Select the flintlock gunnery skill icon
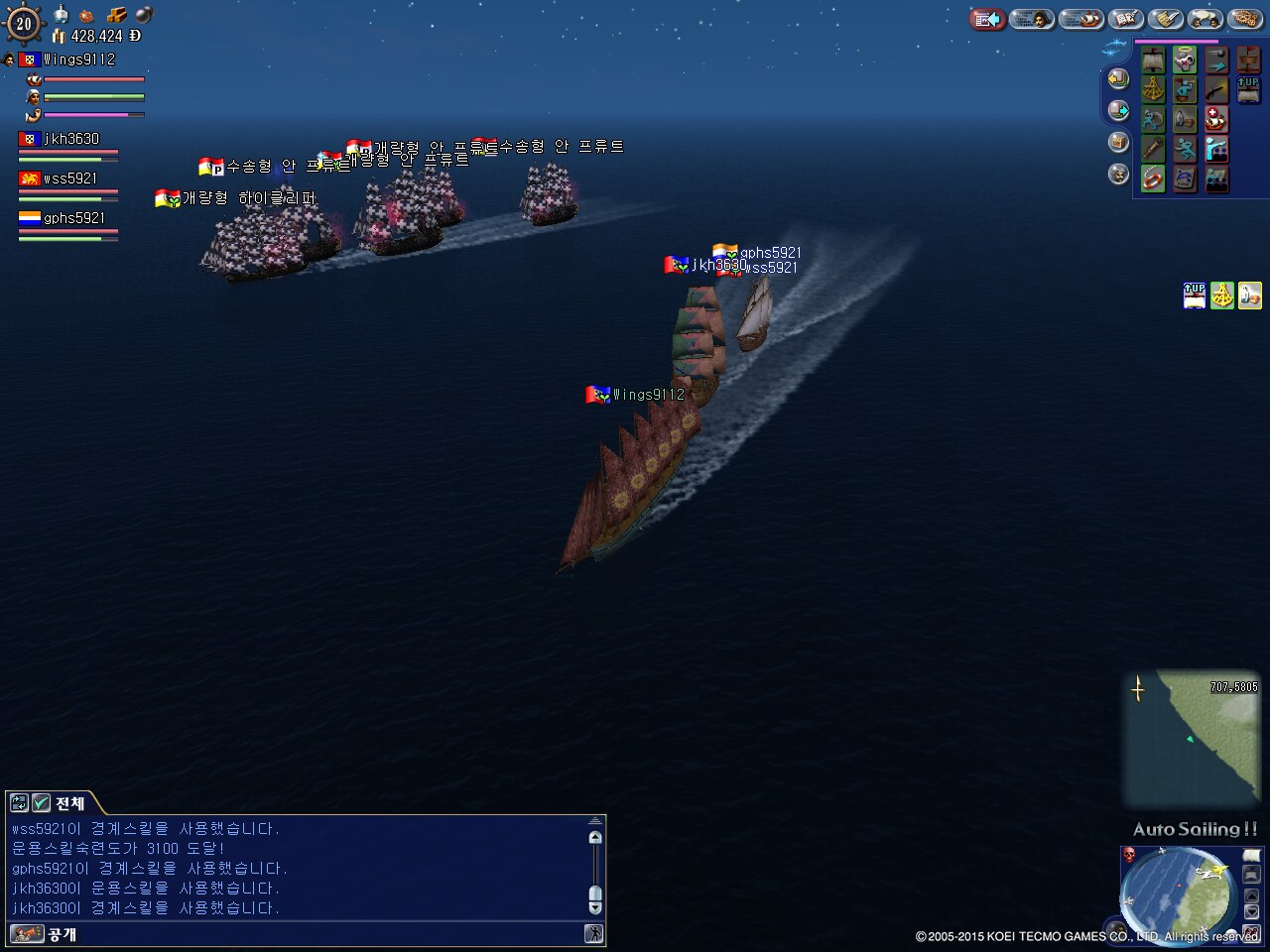The height and width of the screenshot is (952, 1270). (1216, 90)
